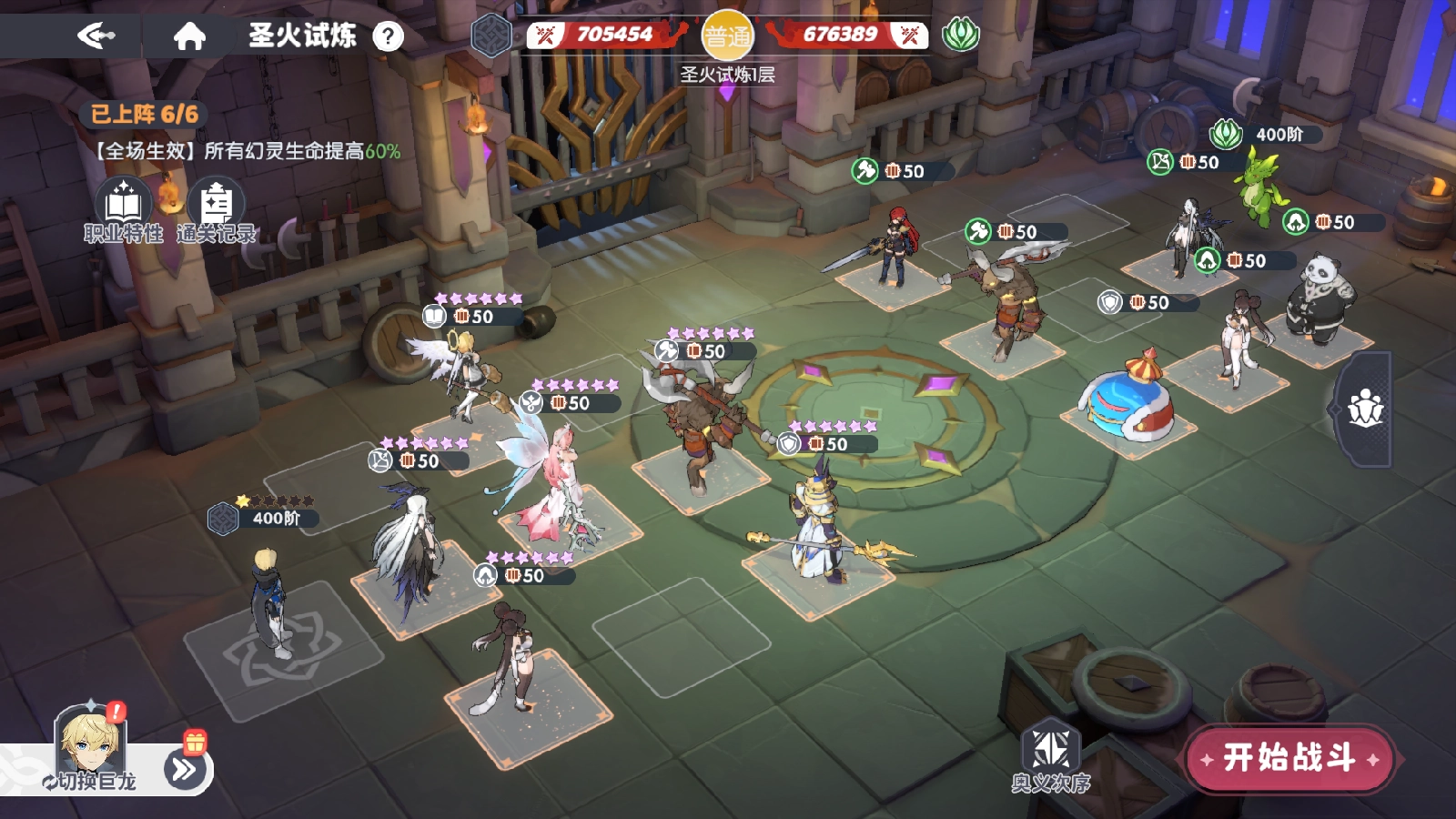Viewport: 1456px width, 819px height.
Task: Open the team panel on the right edge
Action: 1365,409
